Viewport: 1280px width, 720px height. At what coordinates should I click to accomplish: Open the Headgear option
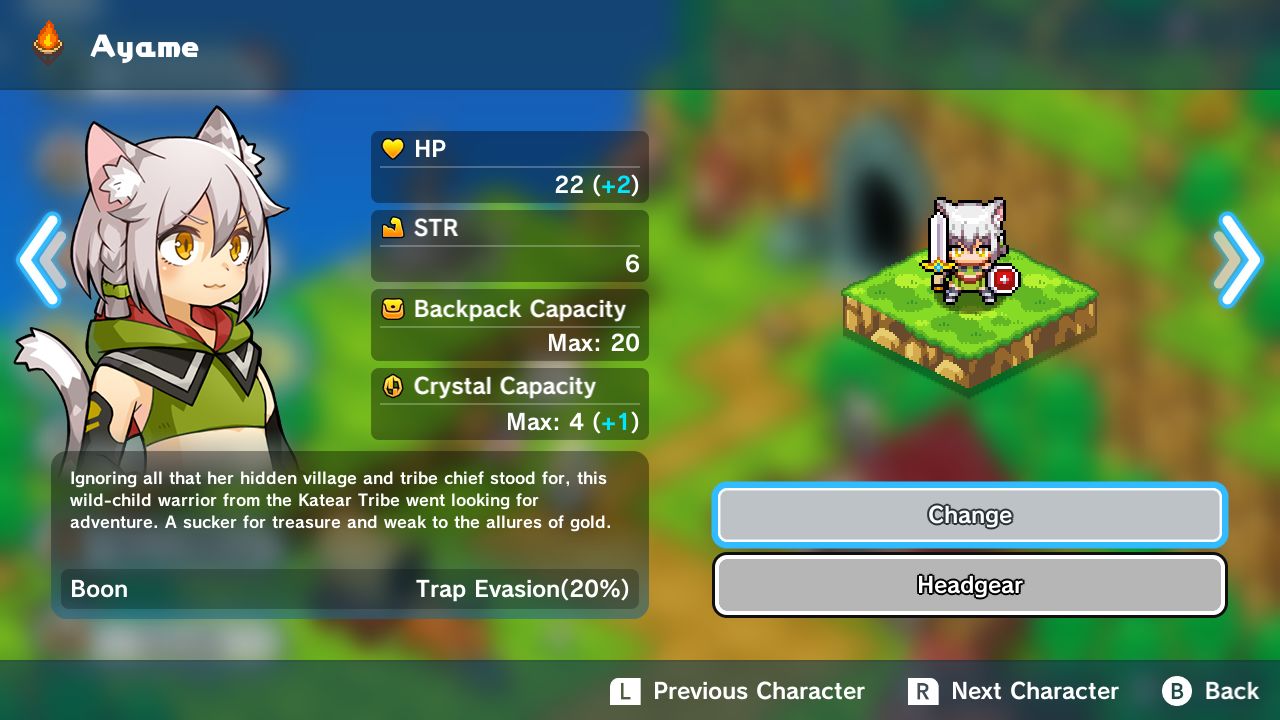[968, 585]
